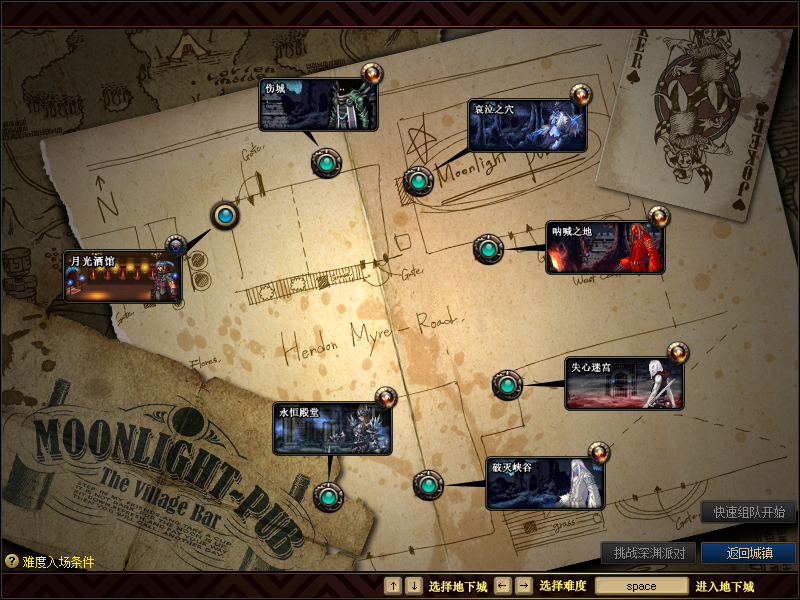Select the 失心迷宫 dungeon card
Image resolution: width=800 pixels, height=600 pixels.
coord(625,384)
